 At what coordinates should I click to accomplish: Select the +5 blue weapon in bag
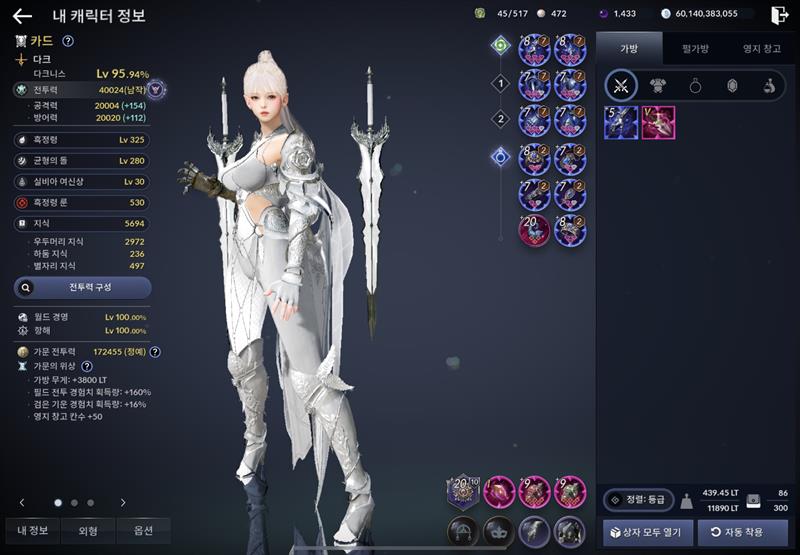(x=620, y=123)
